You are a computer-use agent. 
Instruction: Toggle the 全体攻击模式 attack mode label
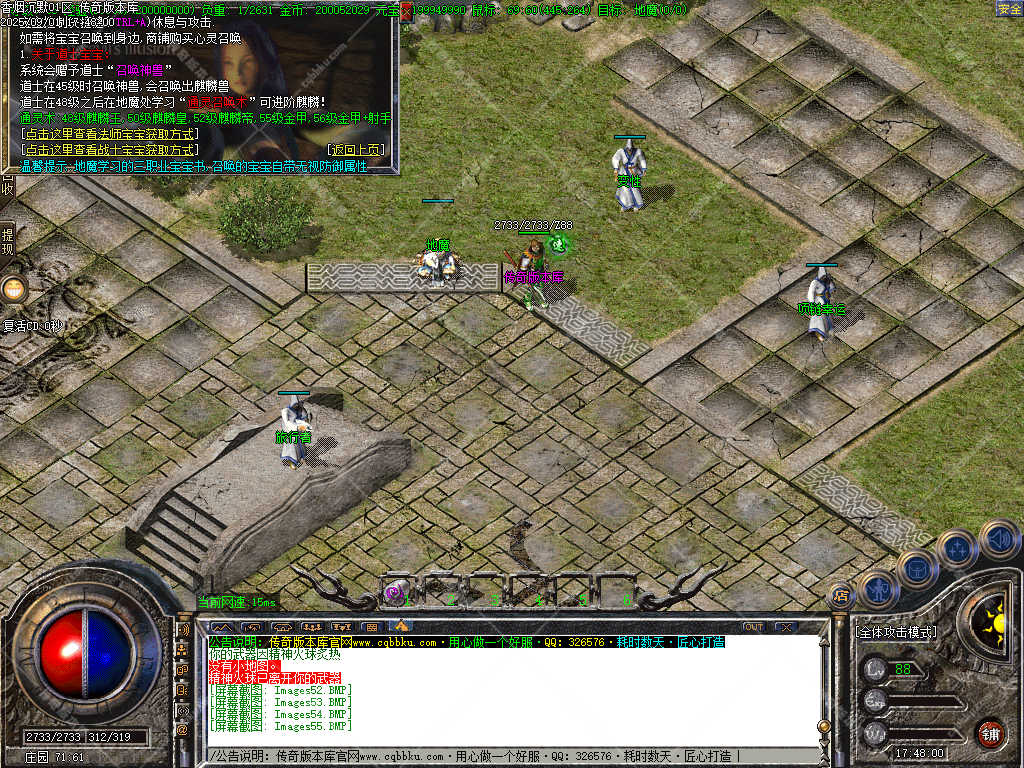point(896,633)
